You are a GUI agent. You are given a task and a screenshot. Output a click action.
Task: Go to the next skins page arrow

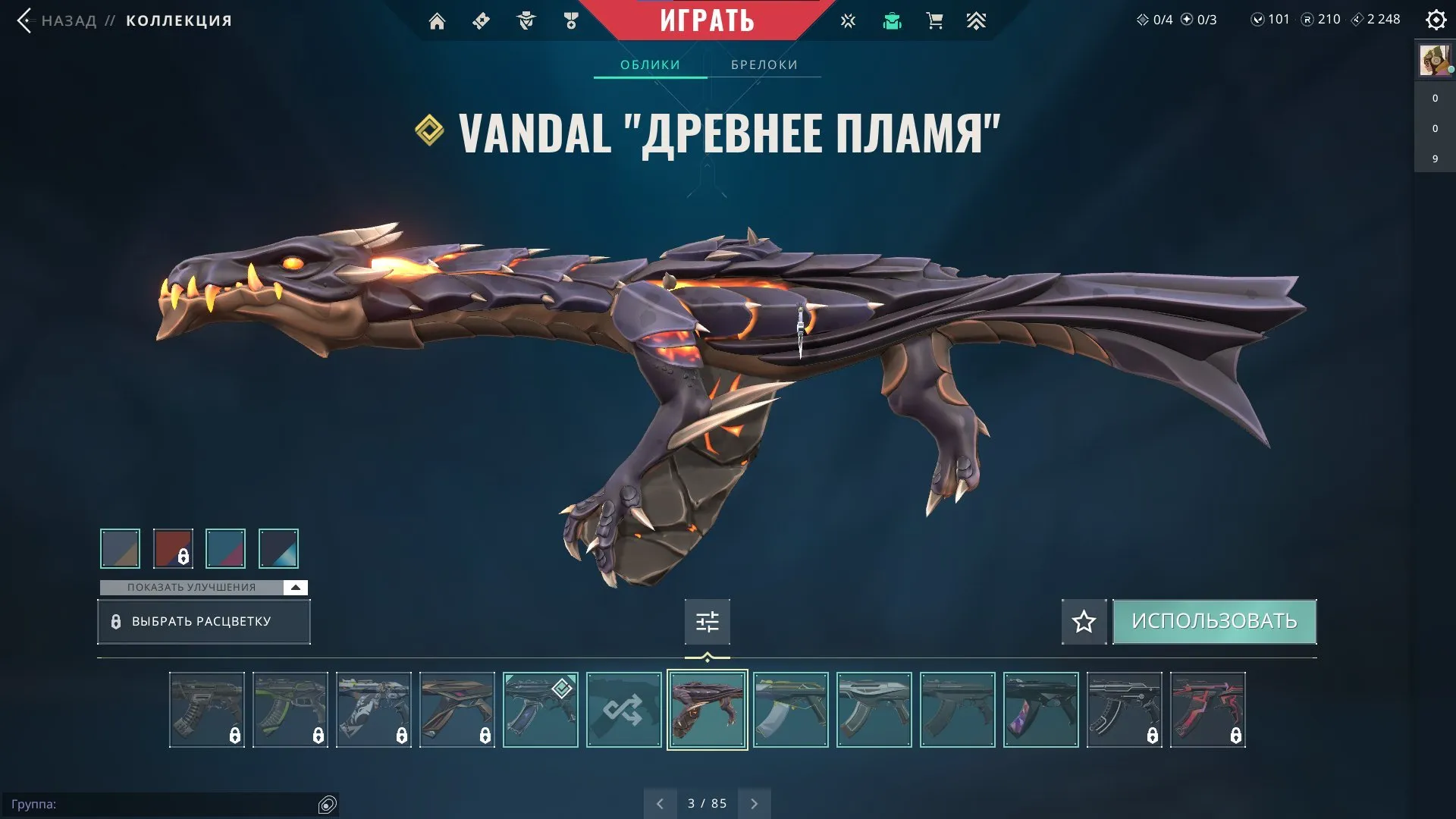754,802
